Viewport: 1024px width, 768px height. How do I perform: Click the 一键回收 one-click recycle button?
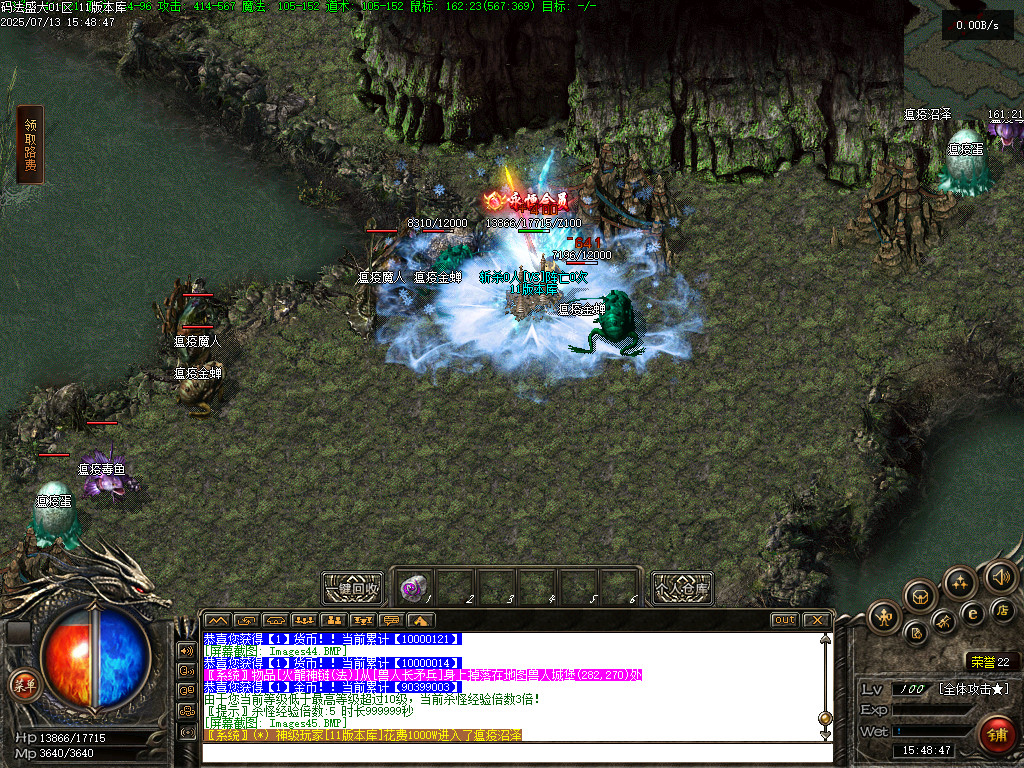tap(352, 588)
